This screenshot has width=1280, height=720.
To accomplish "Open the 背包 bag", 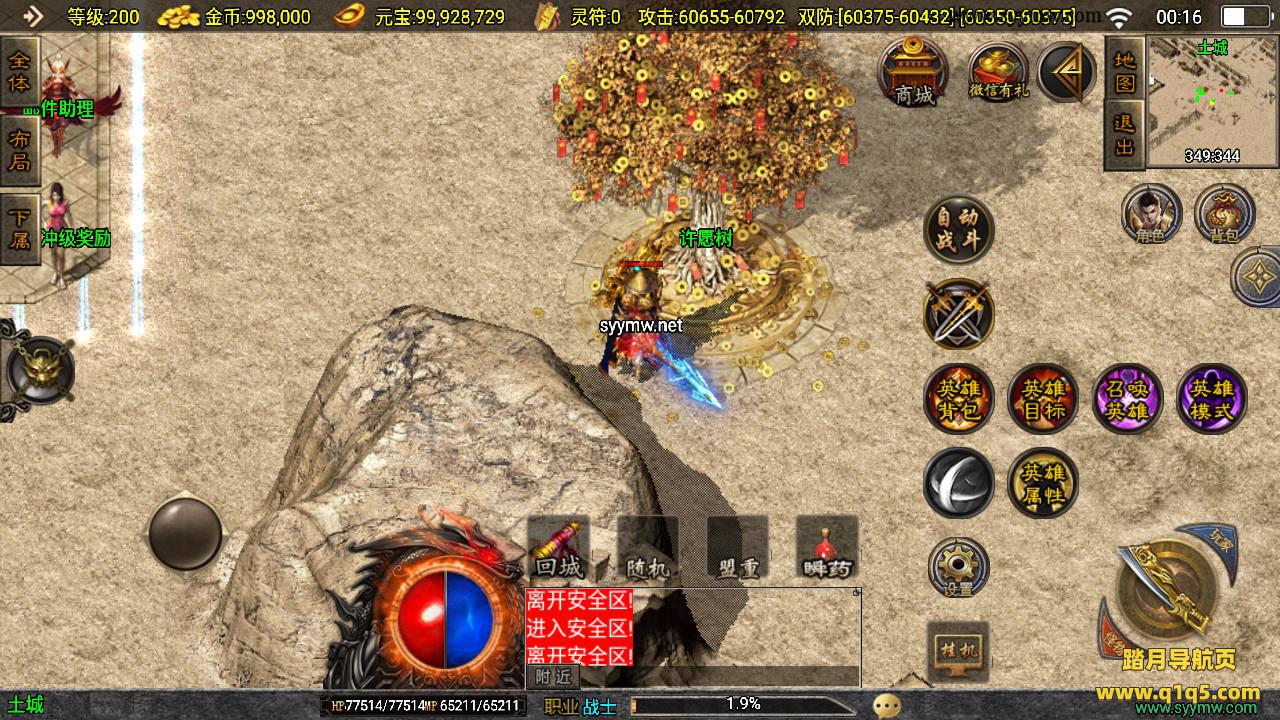I will (x=1224, y=215).
